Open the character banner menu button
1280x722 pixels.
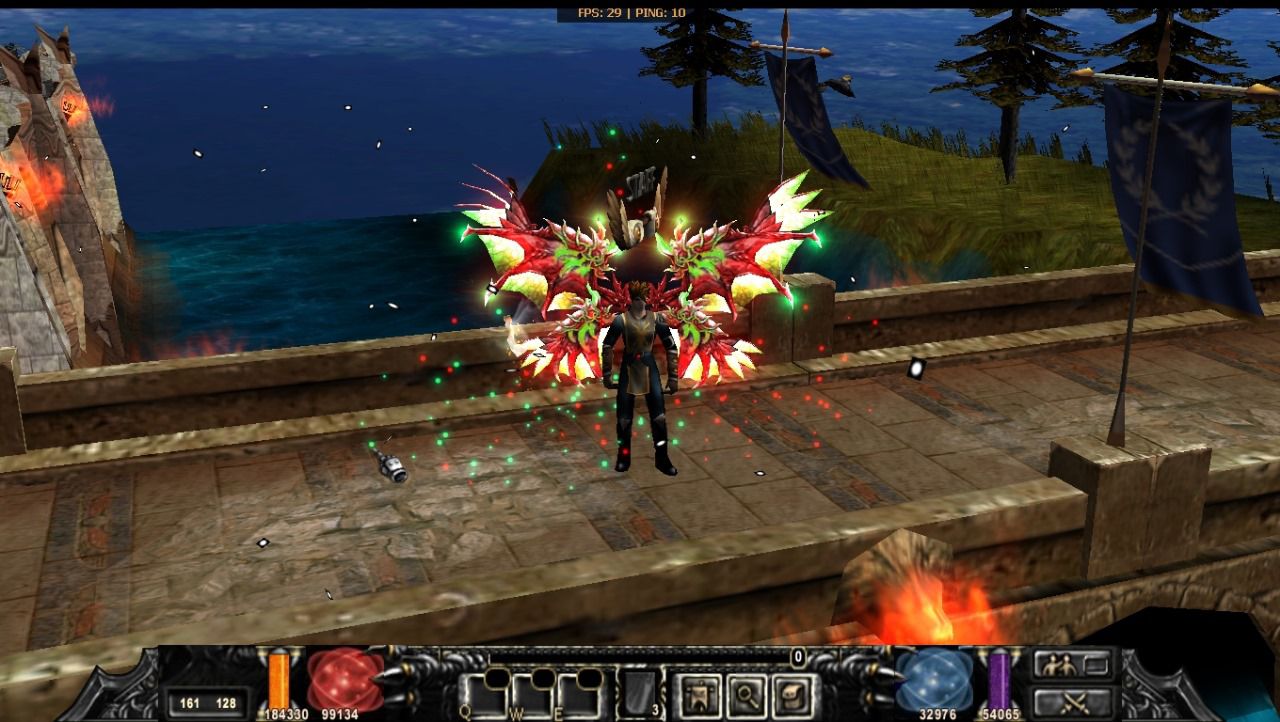click(x=697, y=696)
